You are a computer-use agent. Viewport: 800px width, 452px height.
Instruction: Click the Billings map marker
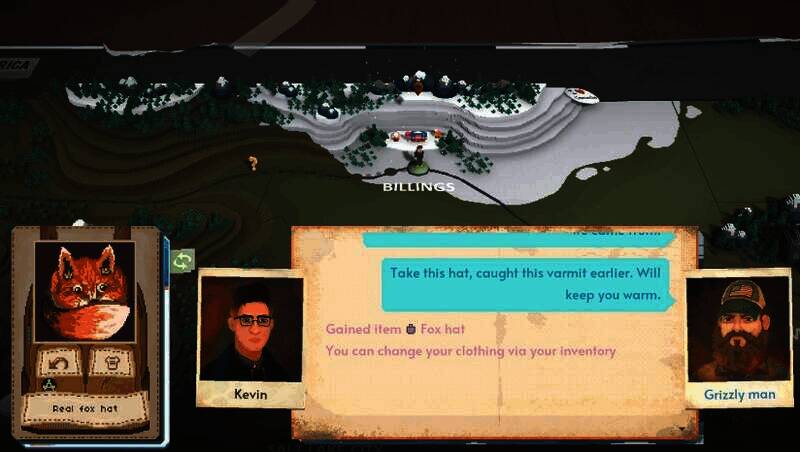418,158
